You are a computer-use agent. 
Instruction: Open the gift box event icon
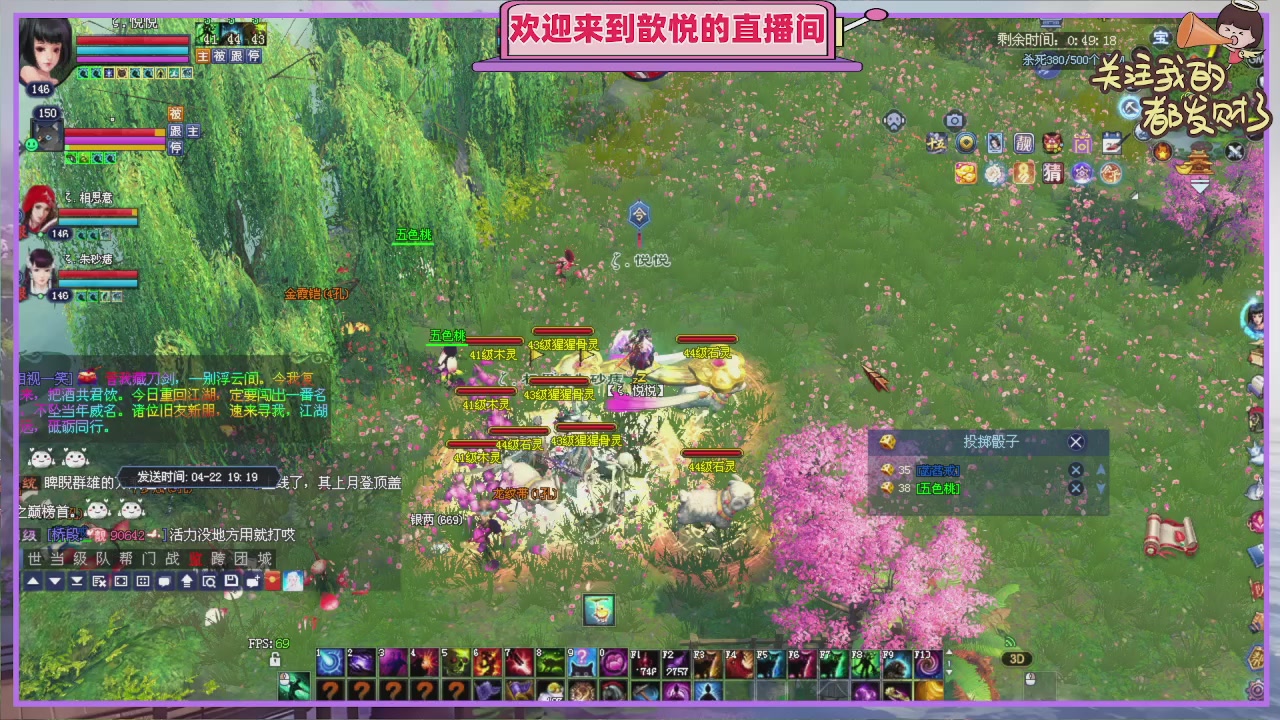click(x=1083, y=143)
